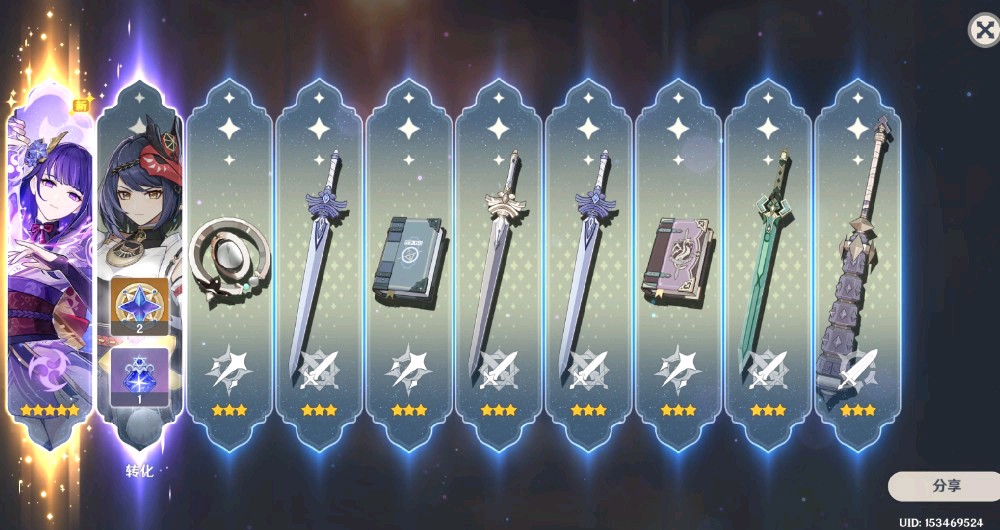
Task: Close the wish results screen
Action: [984, 30]
